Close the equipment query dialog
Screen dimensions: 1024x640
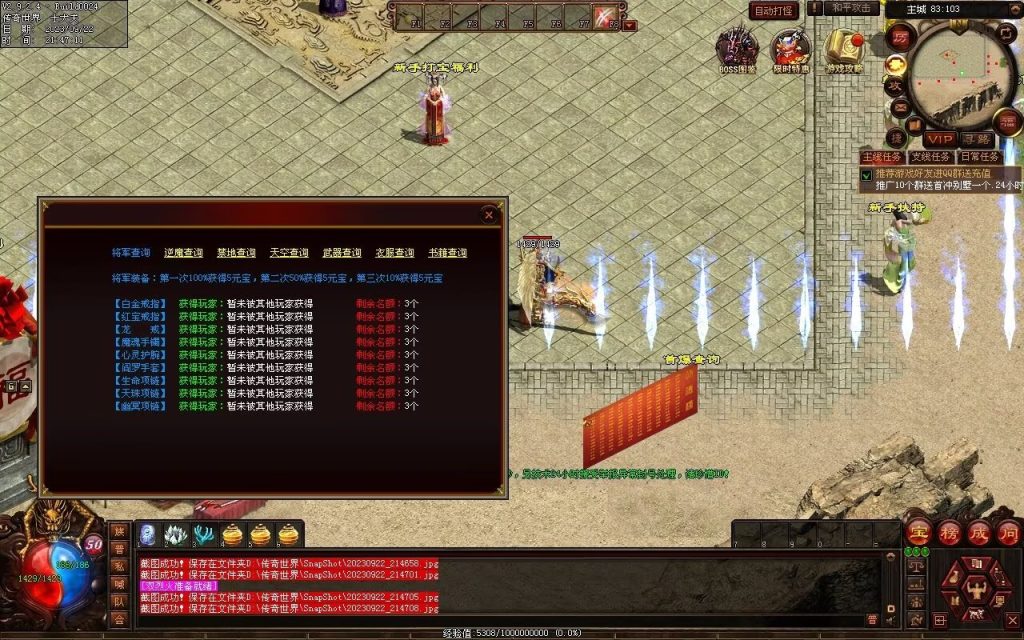tap(489, 214)
